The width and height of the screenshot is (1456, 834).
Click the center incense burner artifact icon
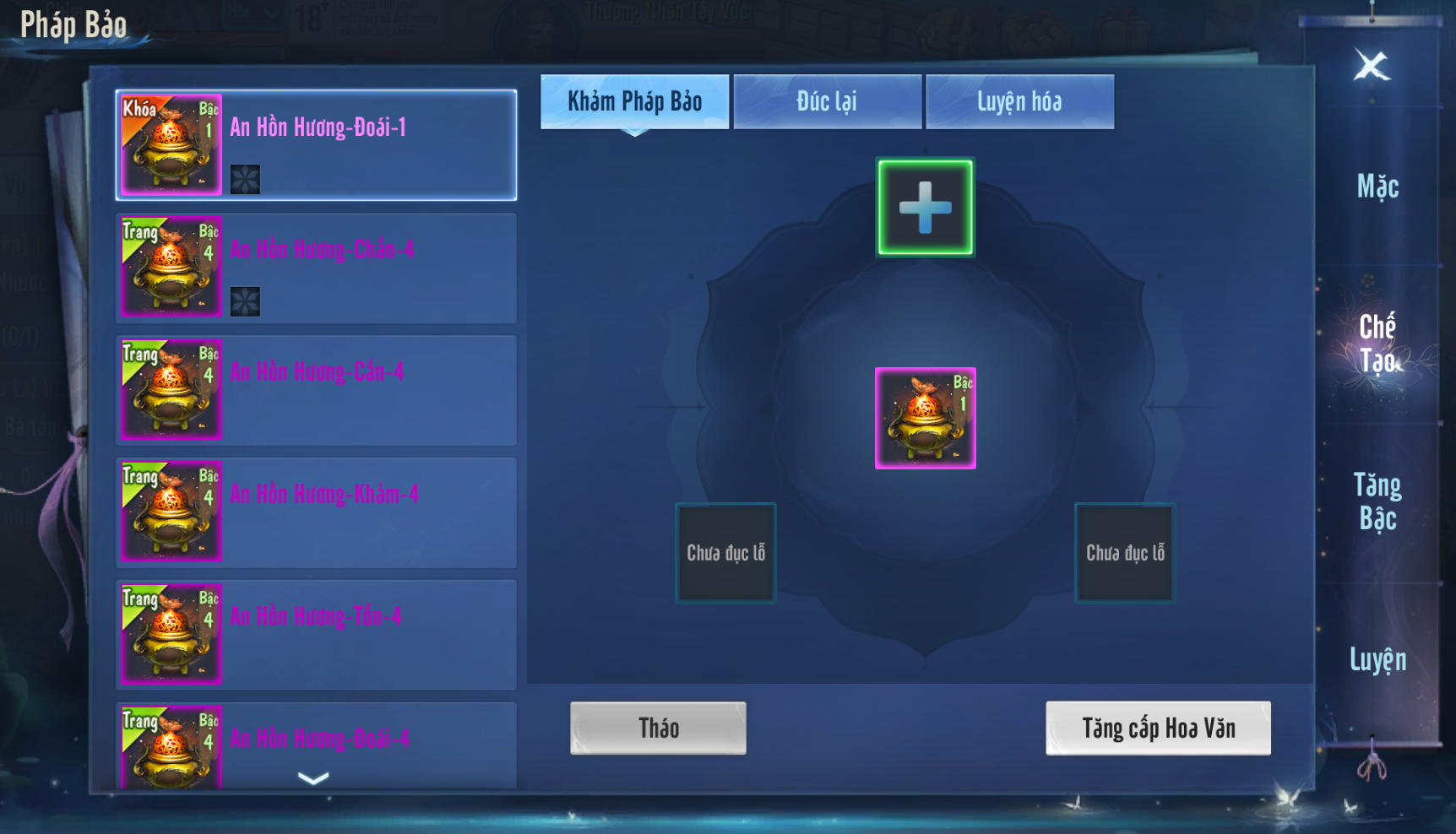pyautogui.click(x=925, y=418)
